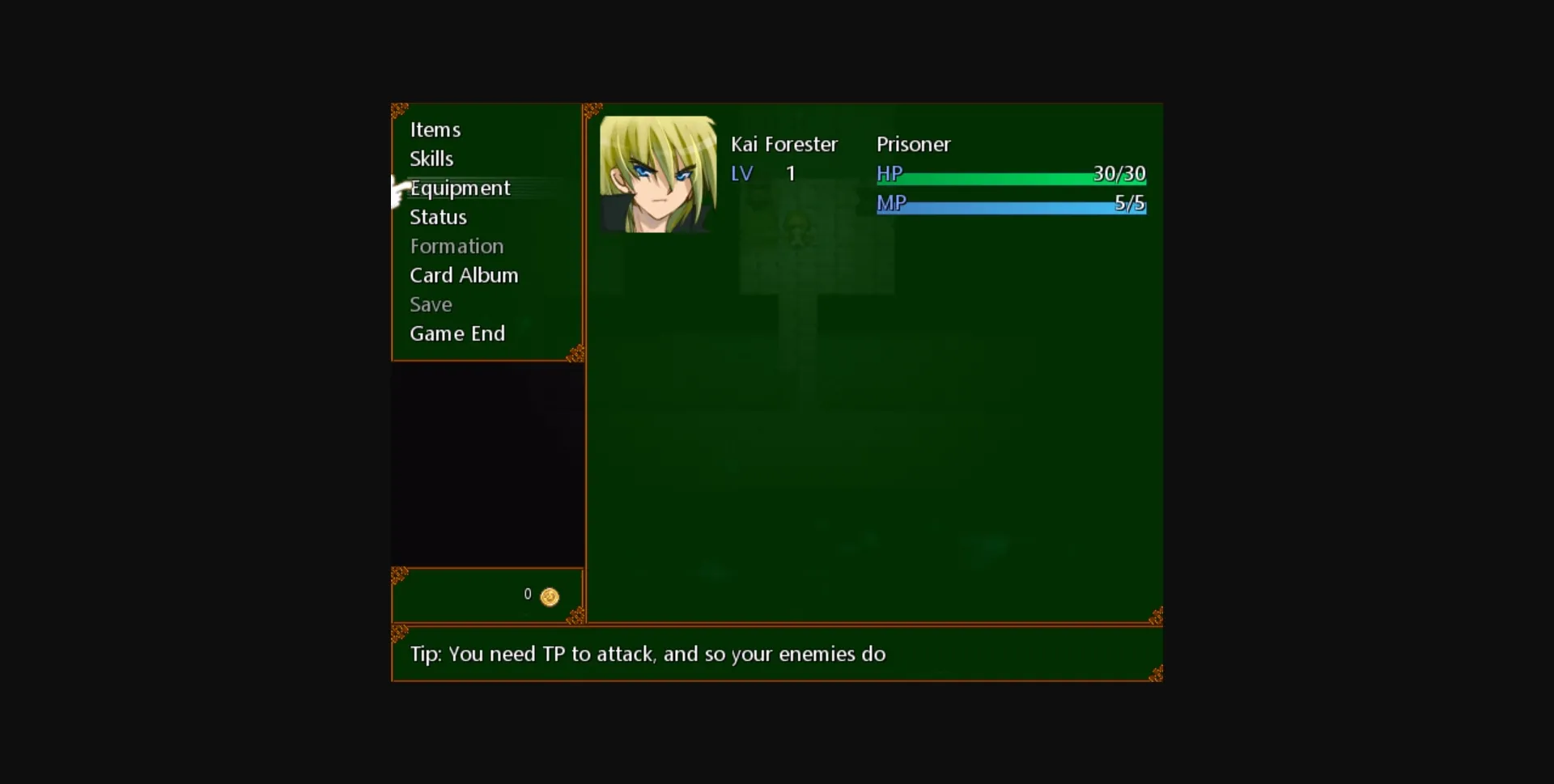The width and height of the screenshot is (1554, 784).
Task: Select the Equipment option
Action: 460,188
